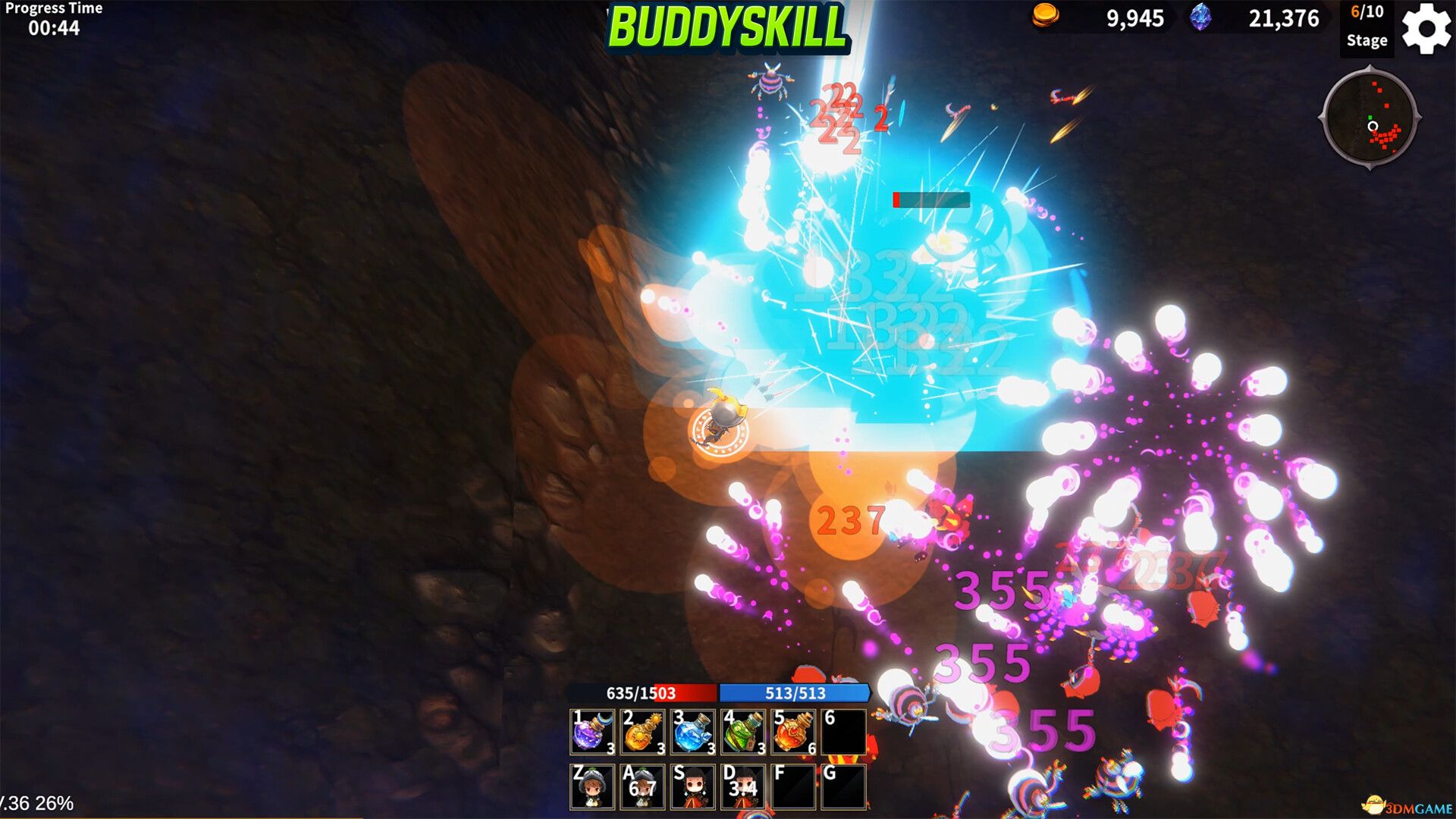Click the Stage 6/10 indicator
This screenshot has width=1456, height=819.
click(1367, 27)
